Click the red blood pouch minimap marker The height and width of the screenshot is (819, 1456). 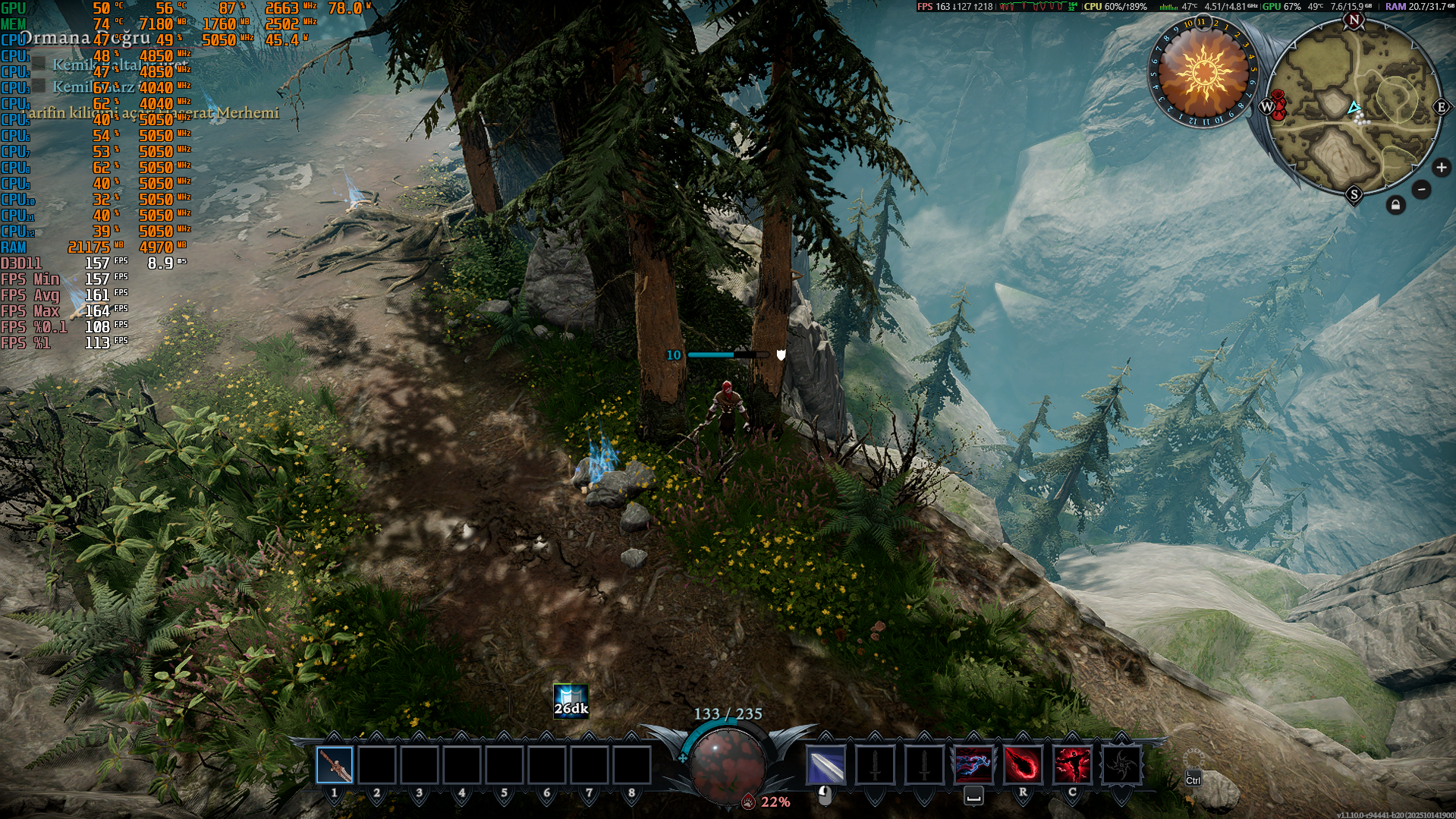(1278, 106)
